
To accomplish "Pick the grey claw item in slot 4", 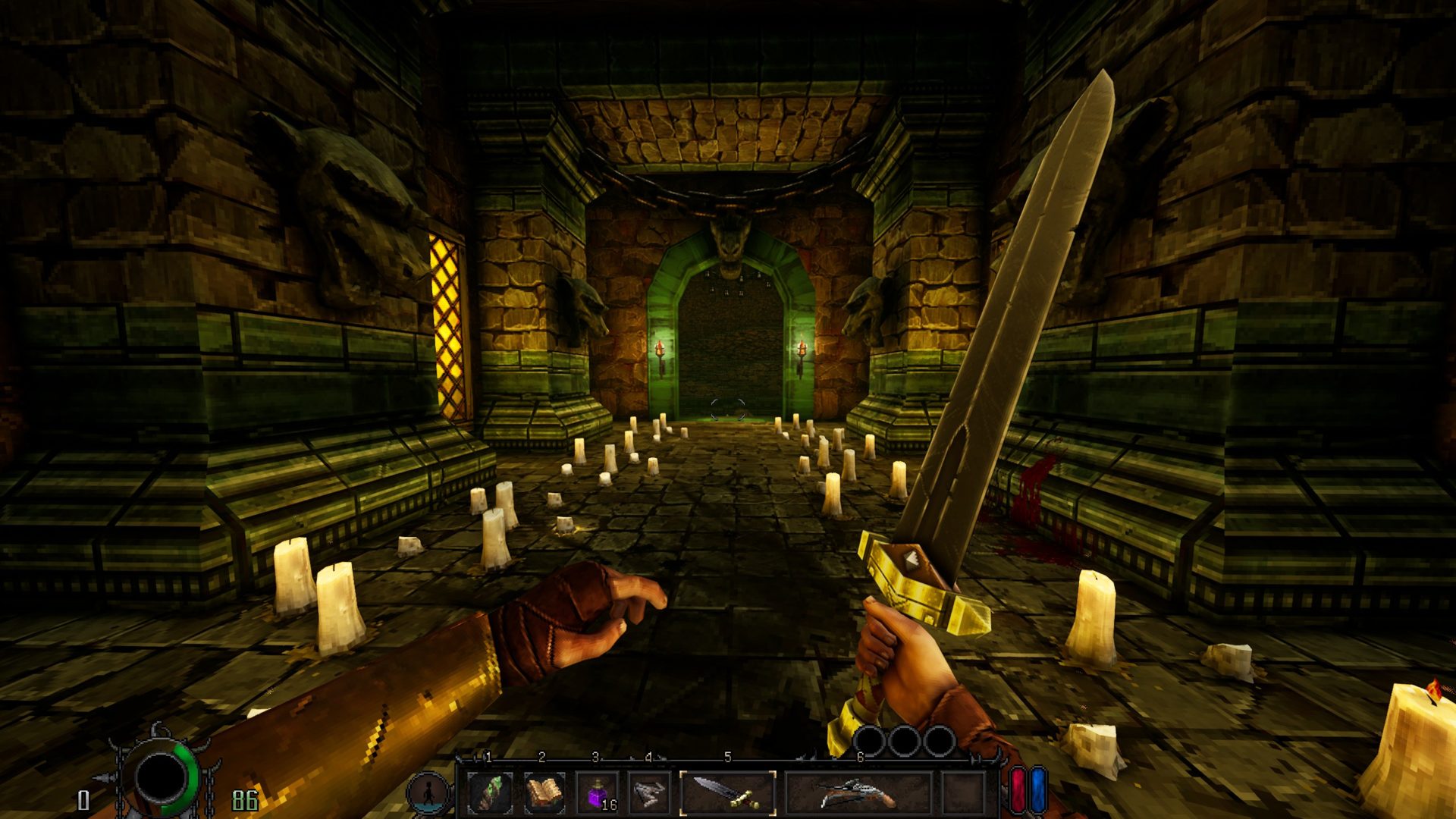I will (649, 793).
